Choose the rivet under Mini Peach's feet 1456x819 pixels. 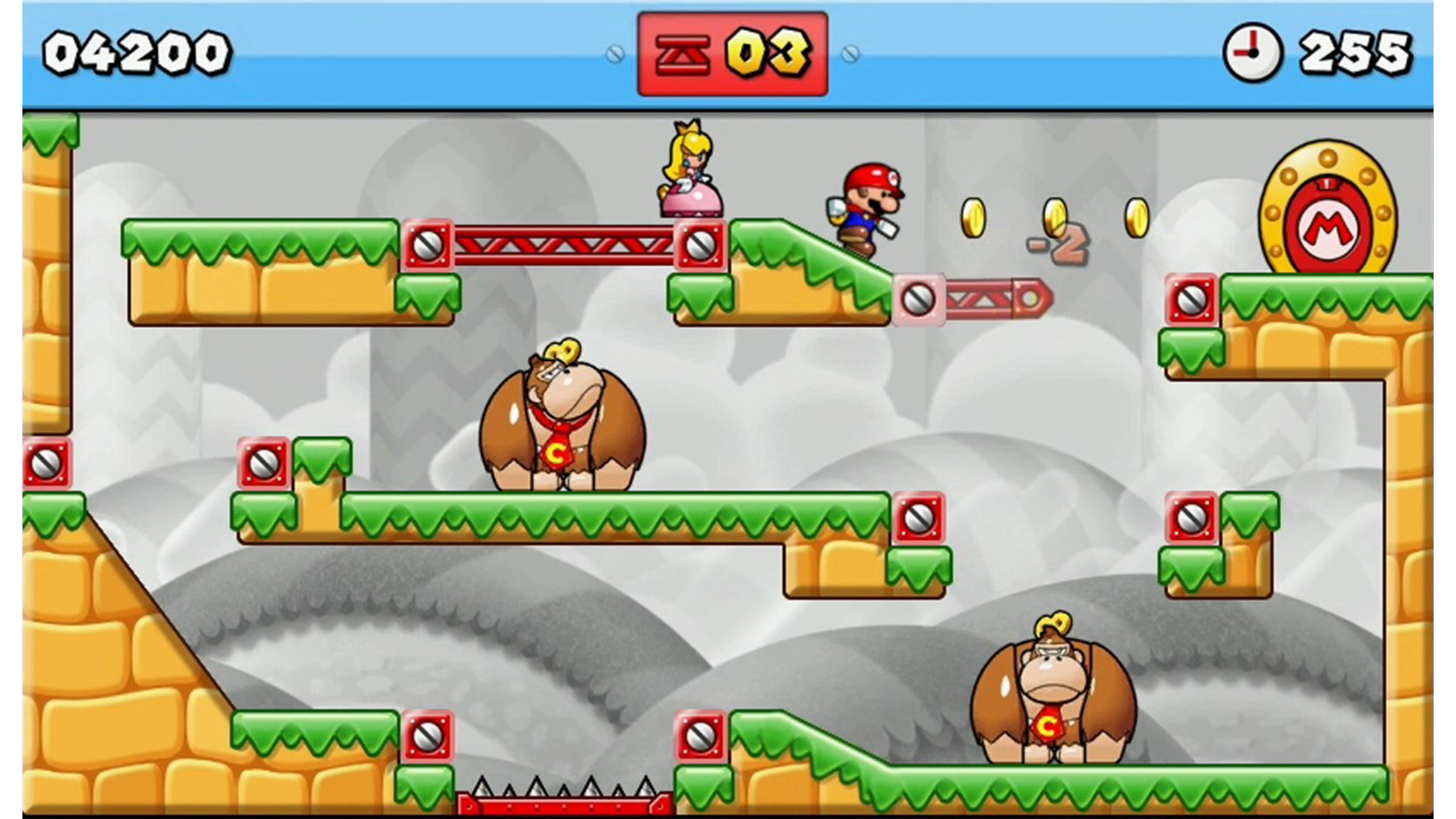[699, 245]
